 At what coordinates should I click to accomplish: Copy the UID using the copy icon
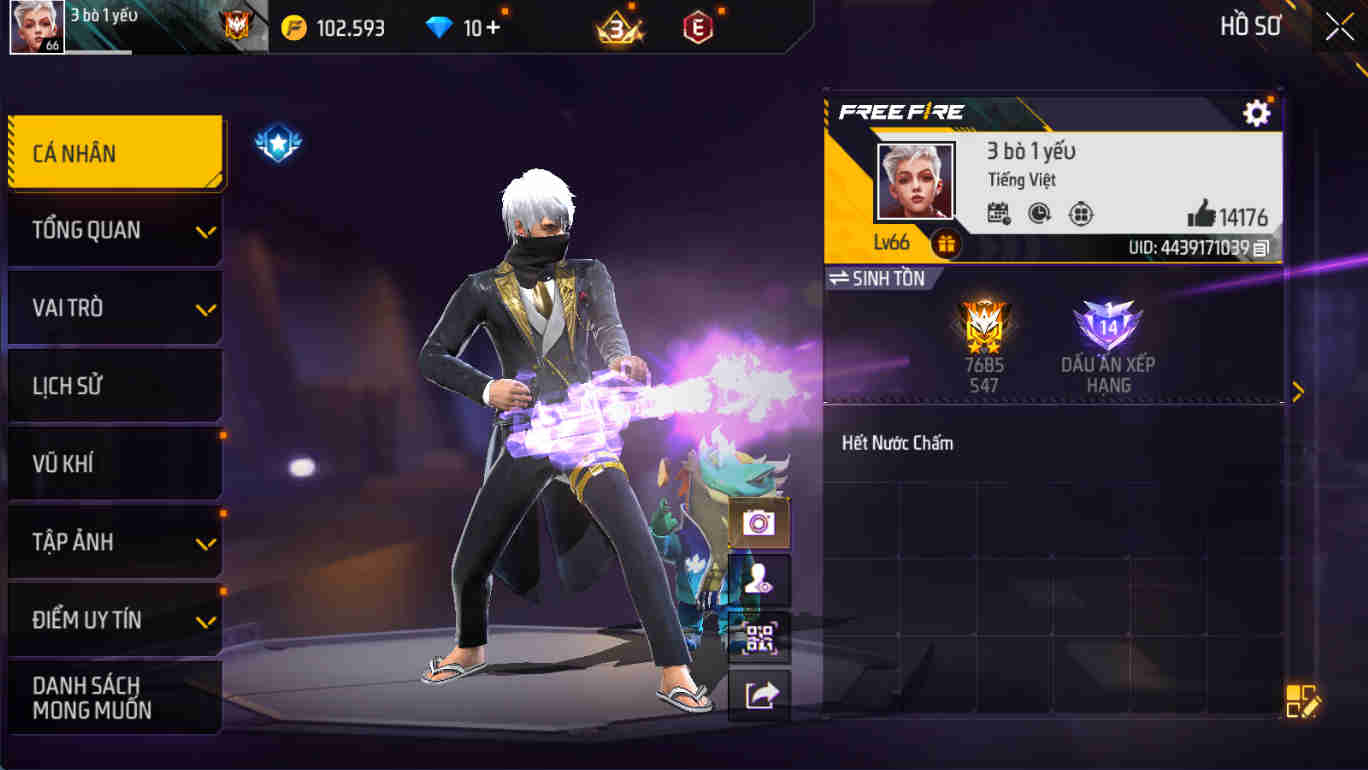click(x=1262, y=246)
